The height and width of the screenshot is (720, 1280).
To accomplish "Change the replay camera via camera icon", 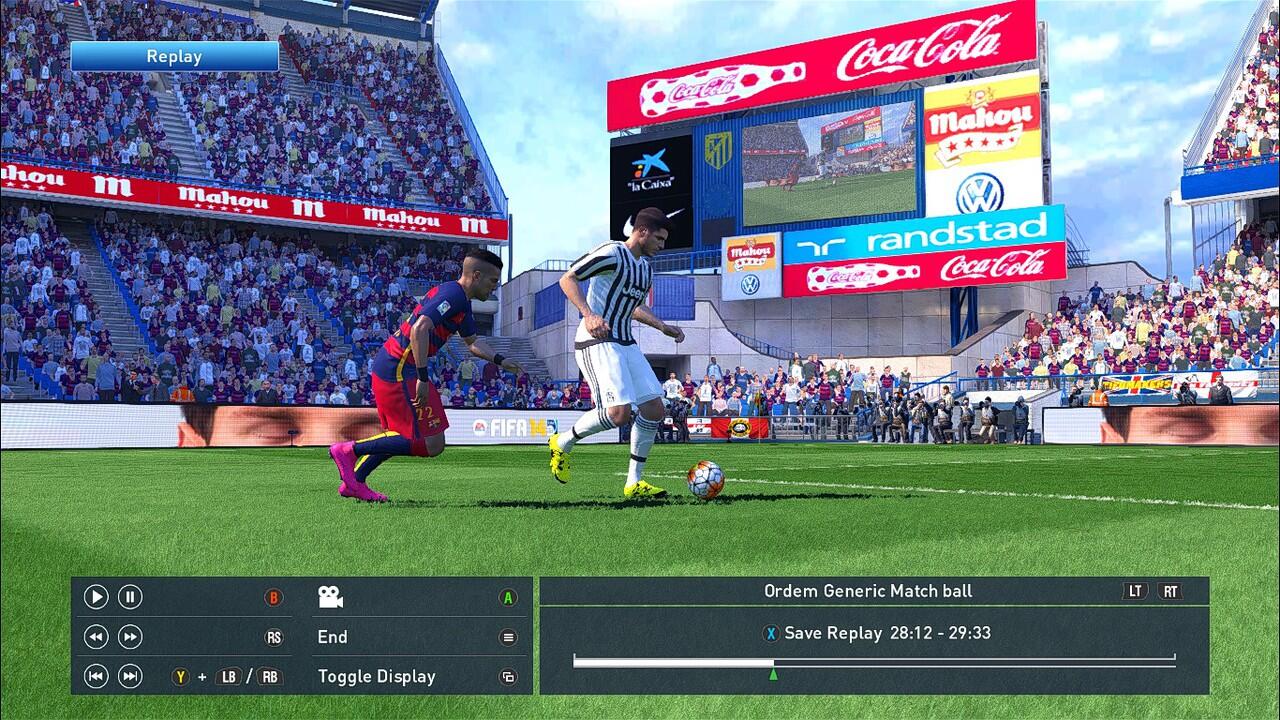I will tap(330, 597).
